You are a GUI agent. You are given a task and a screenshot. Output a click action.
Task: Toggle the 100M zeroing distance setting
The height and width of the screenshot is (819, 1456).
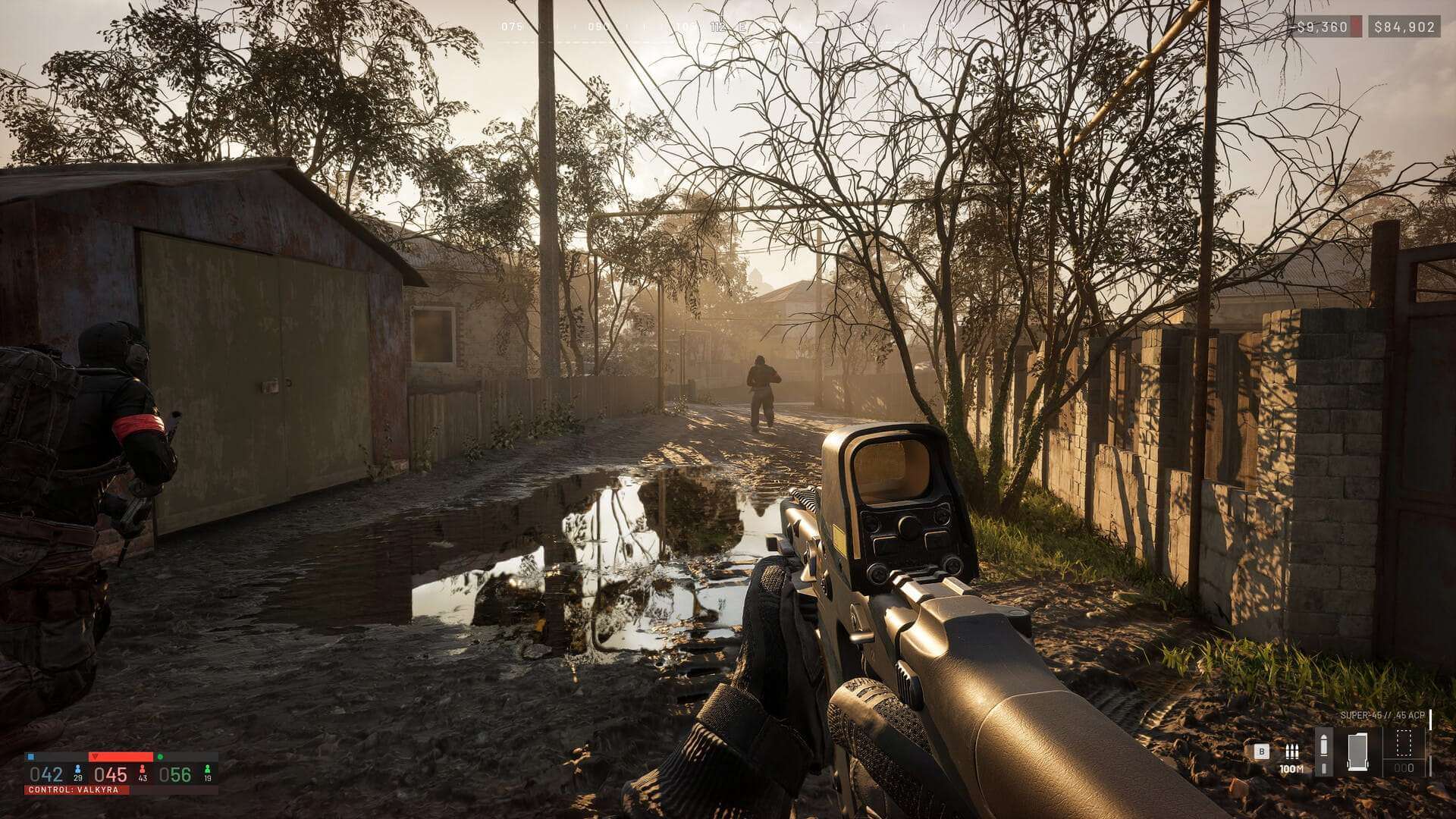(1291, 769)
